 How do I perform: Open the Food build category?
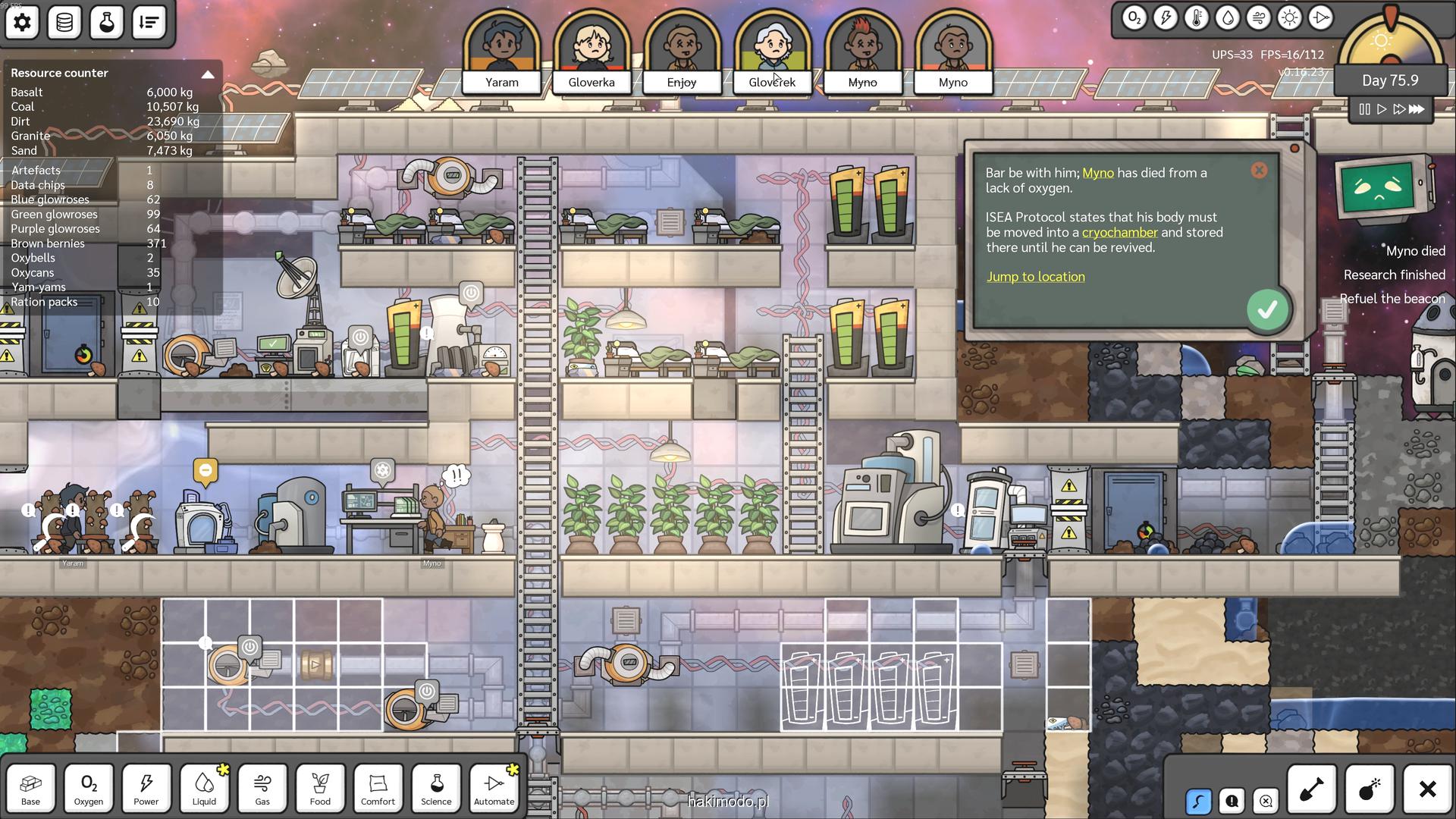pyautogui.click(x=320, y=788)
